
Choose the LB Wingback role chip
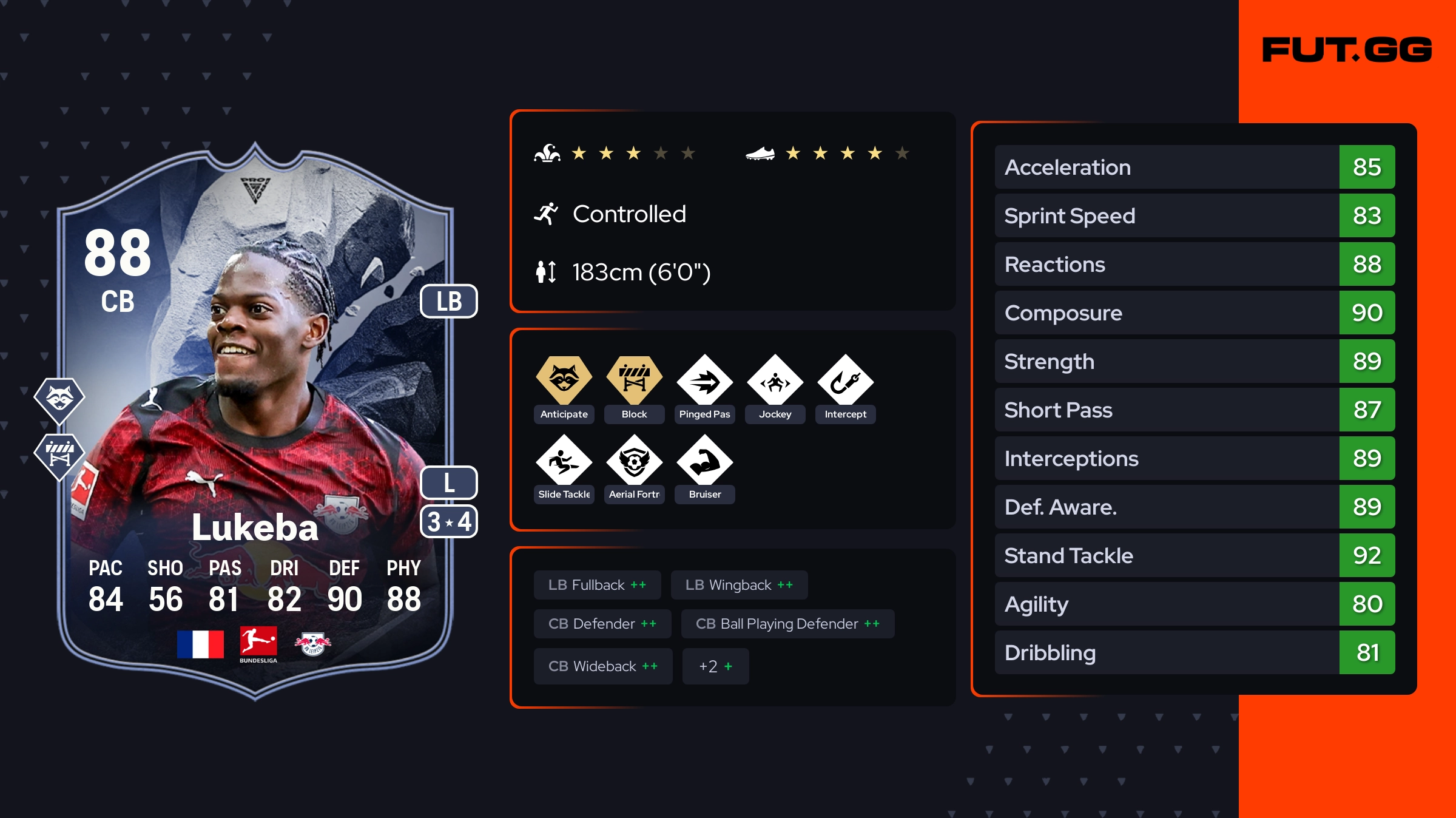(x=739, y=585)
